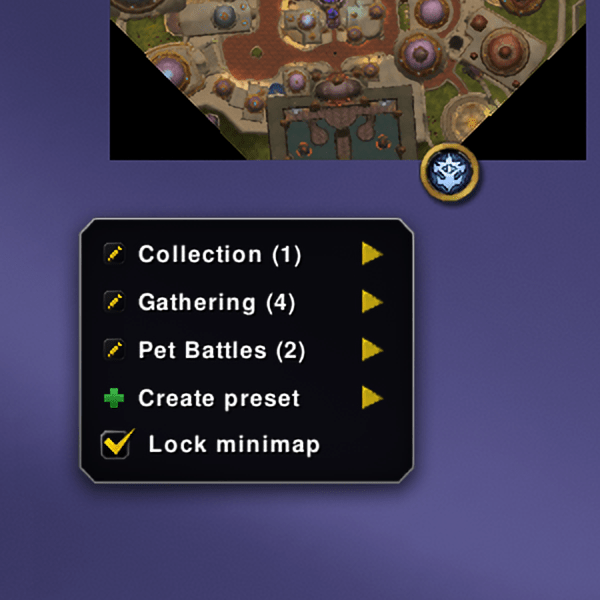Click Create preset menu option
Viewport: 600px width, 600px height.
tap(218, 398)
